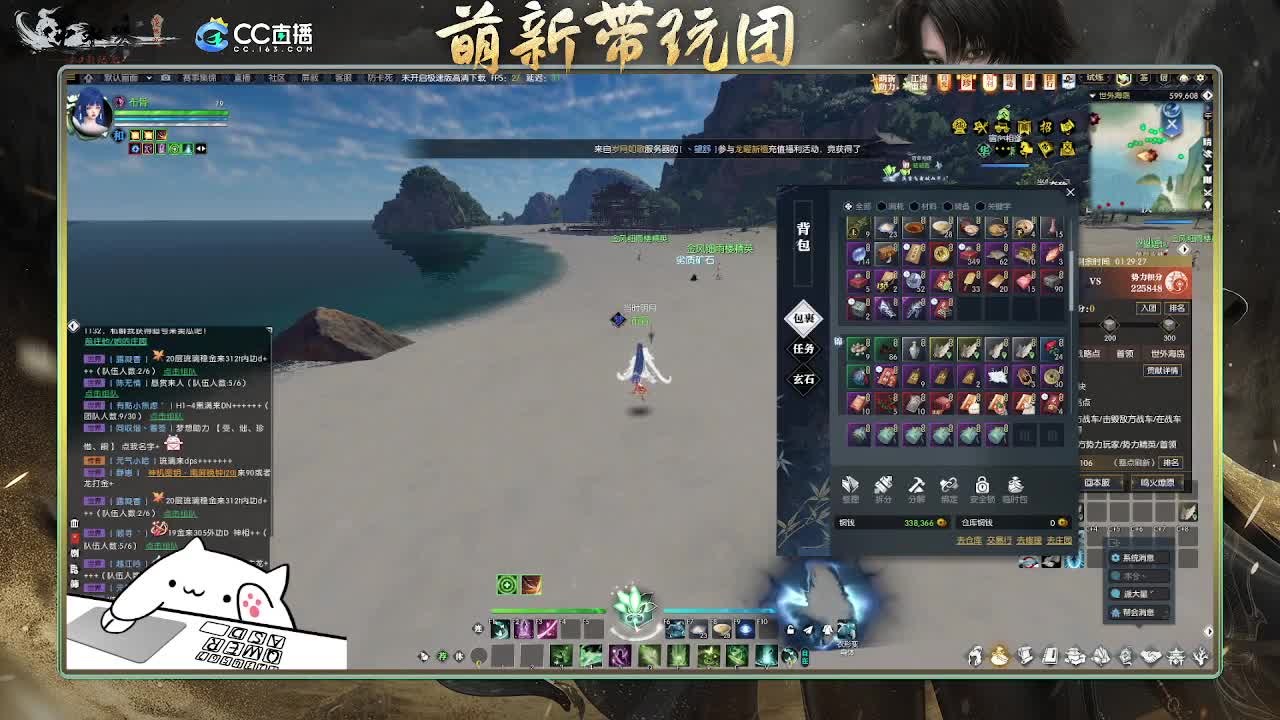Select the 消耗 consumables filter in the bag

pos(891,206)
